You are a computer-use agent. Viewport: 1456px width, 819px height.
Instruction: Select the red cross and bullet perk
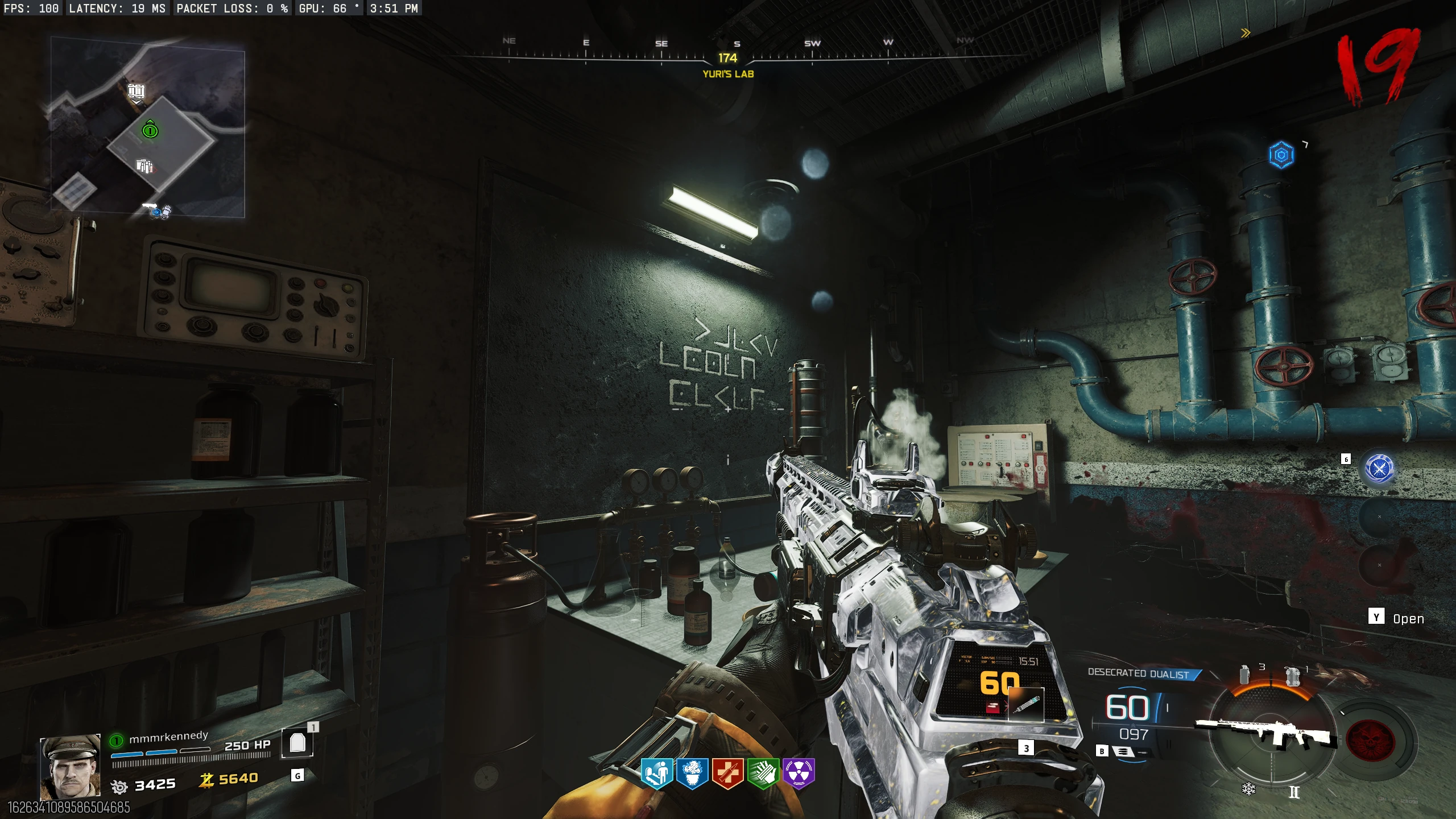[x=727, y=773]
